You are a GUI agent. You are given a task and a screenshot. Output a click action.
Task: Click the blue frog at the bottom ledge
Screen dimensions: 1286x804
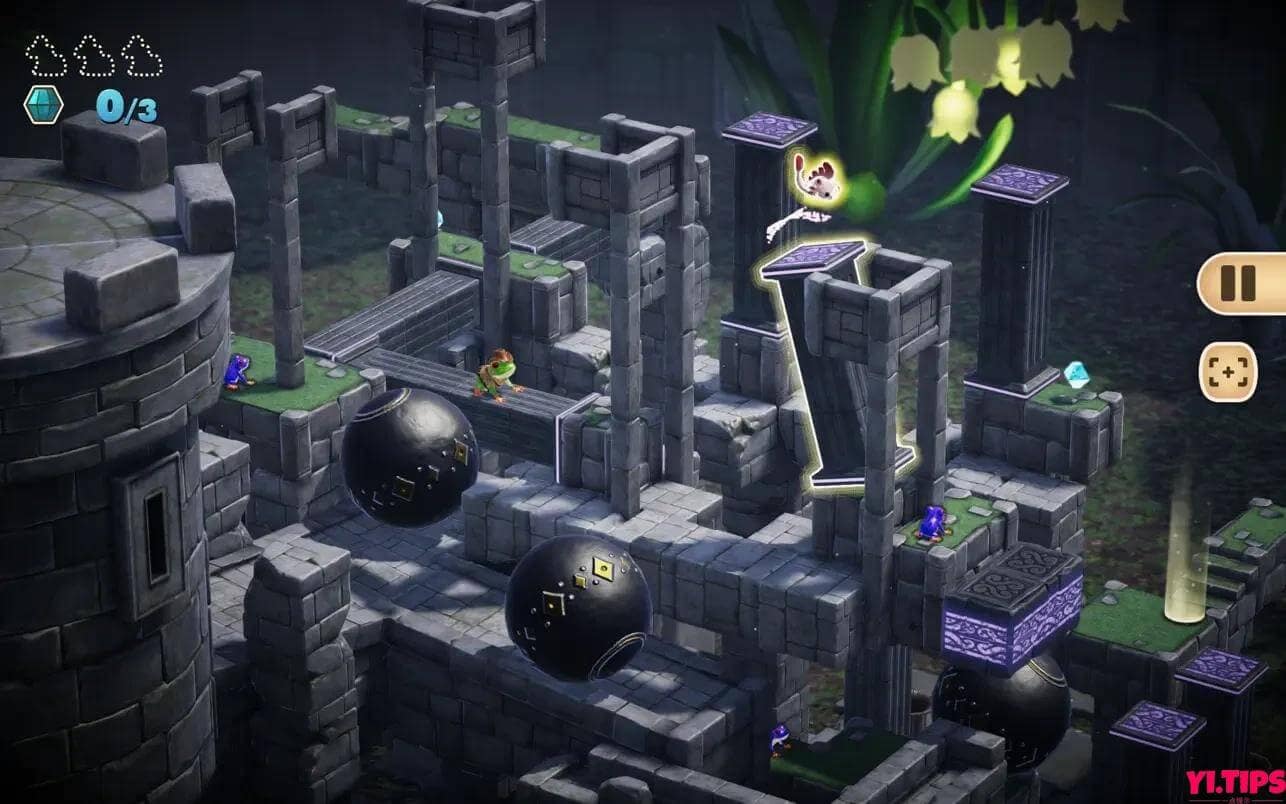coord(779,742)
